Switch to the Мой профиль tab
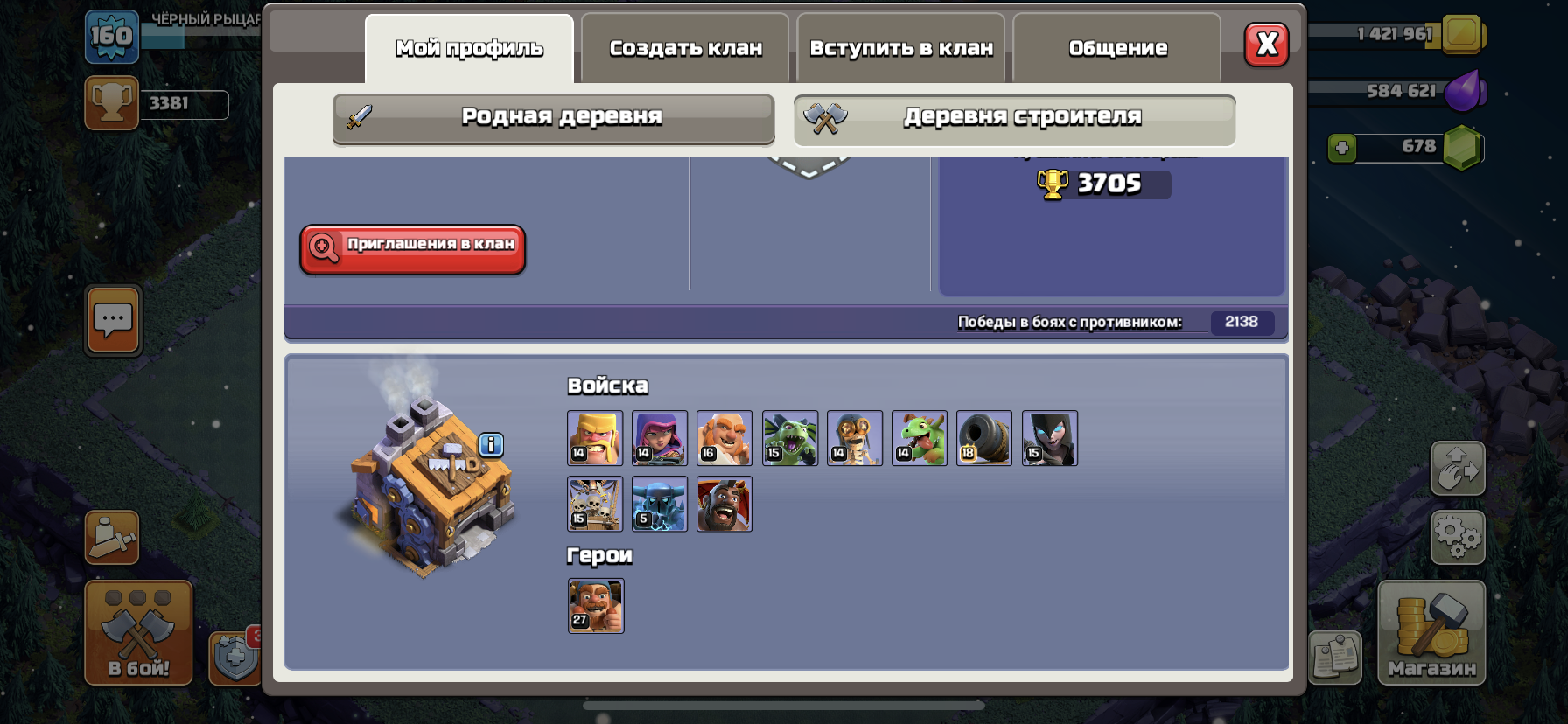 click(469, 48)
